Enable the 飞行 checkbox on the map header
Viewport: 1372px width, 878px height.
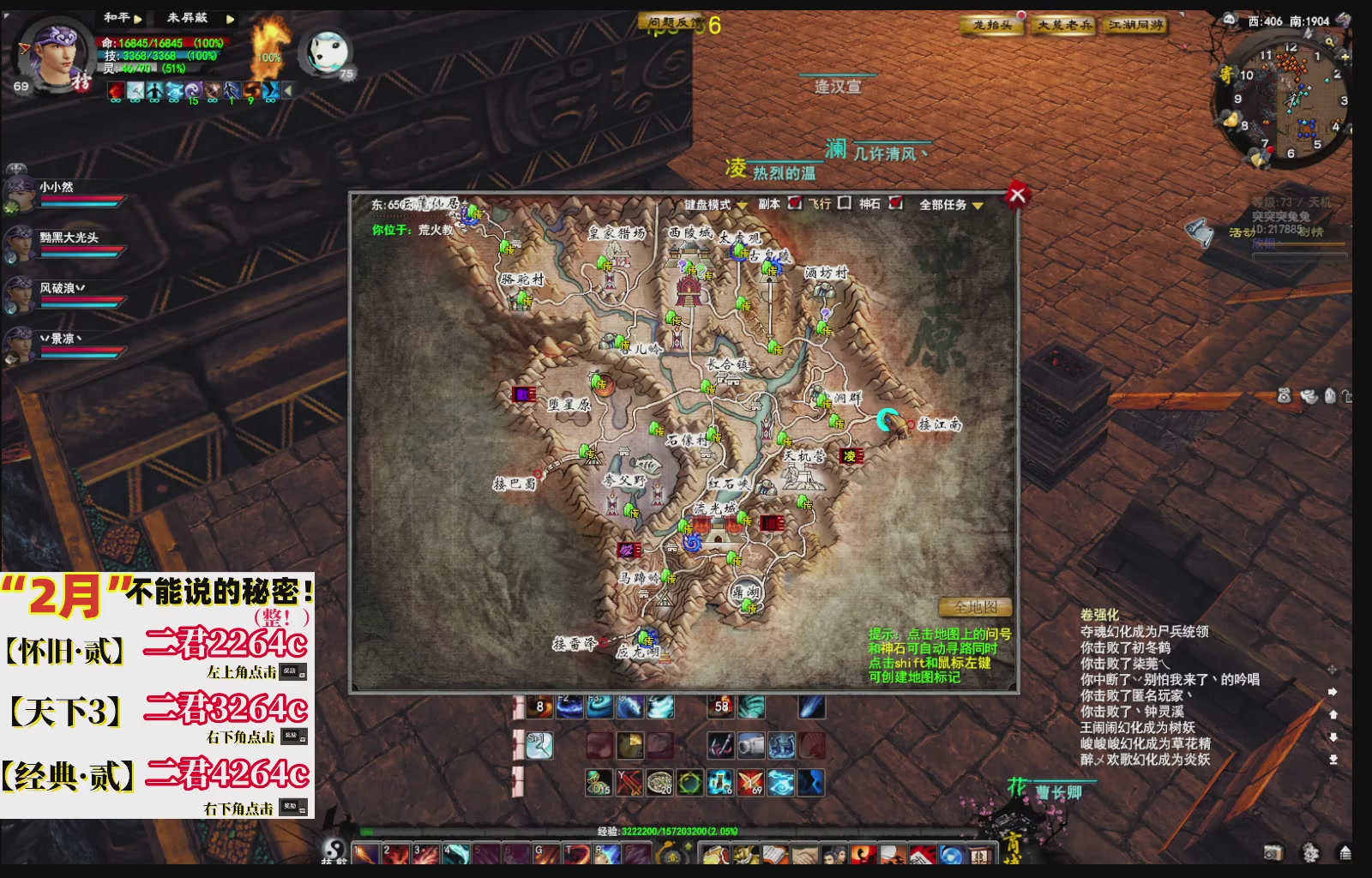click(845, 202)
